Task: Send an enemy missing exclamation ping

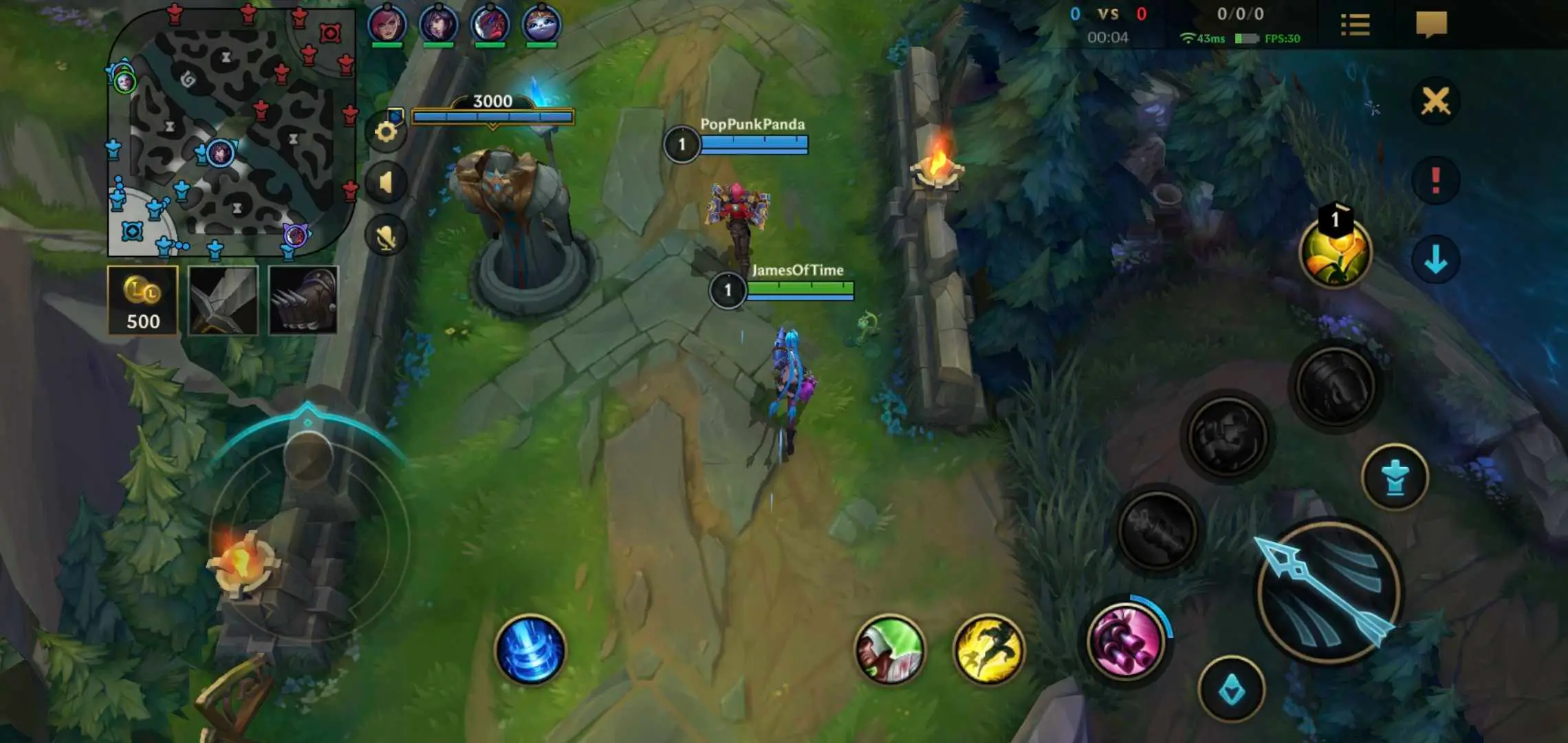Action: pyautogui.click(x=1436, y=180)
